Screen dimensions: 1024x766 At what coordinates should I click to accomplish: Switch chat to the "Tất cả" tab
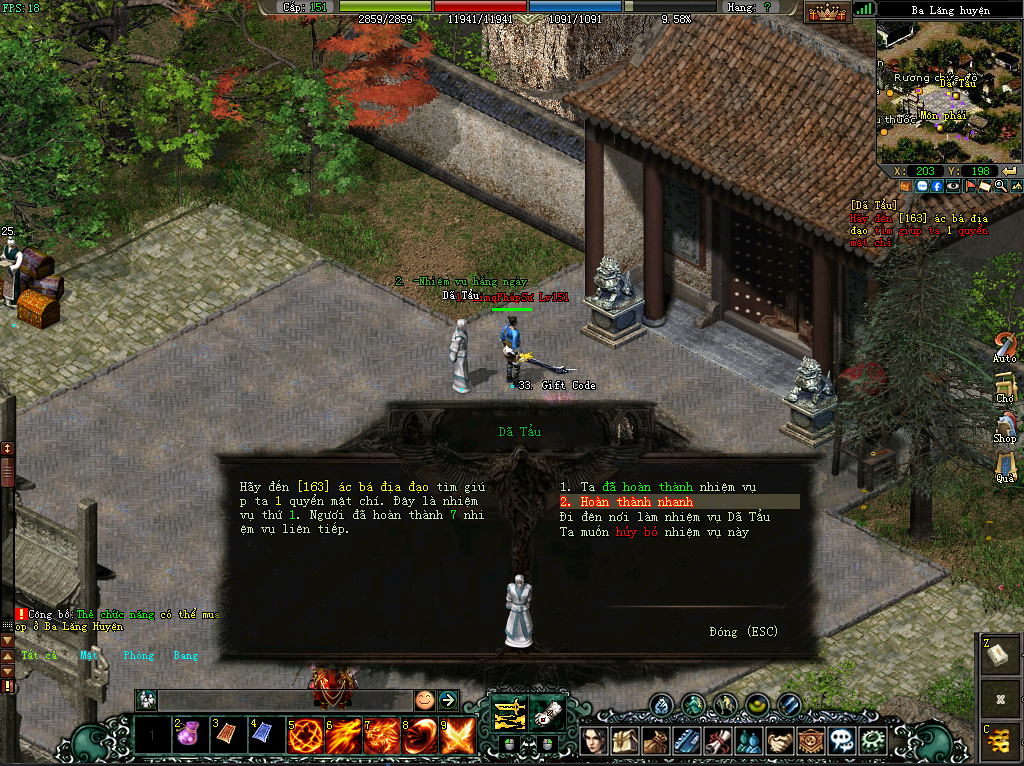[x=40, y=656]
